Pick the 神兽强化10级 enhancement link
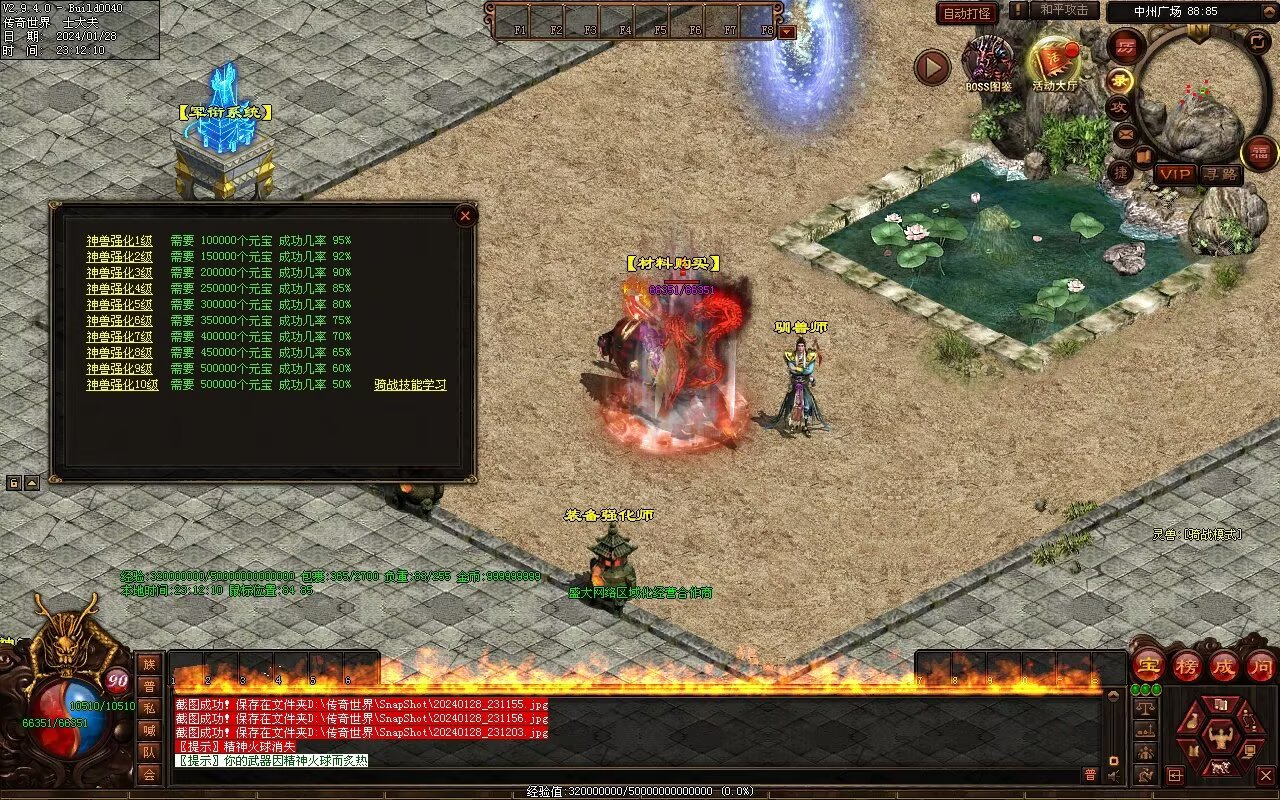 tap(122, 385)
